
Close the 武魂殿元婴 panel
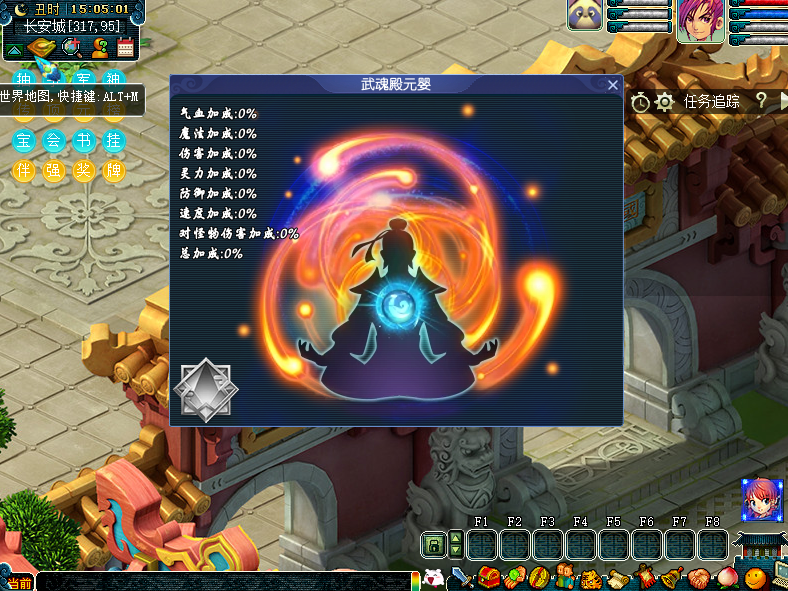[x=612, y=86]
